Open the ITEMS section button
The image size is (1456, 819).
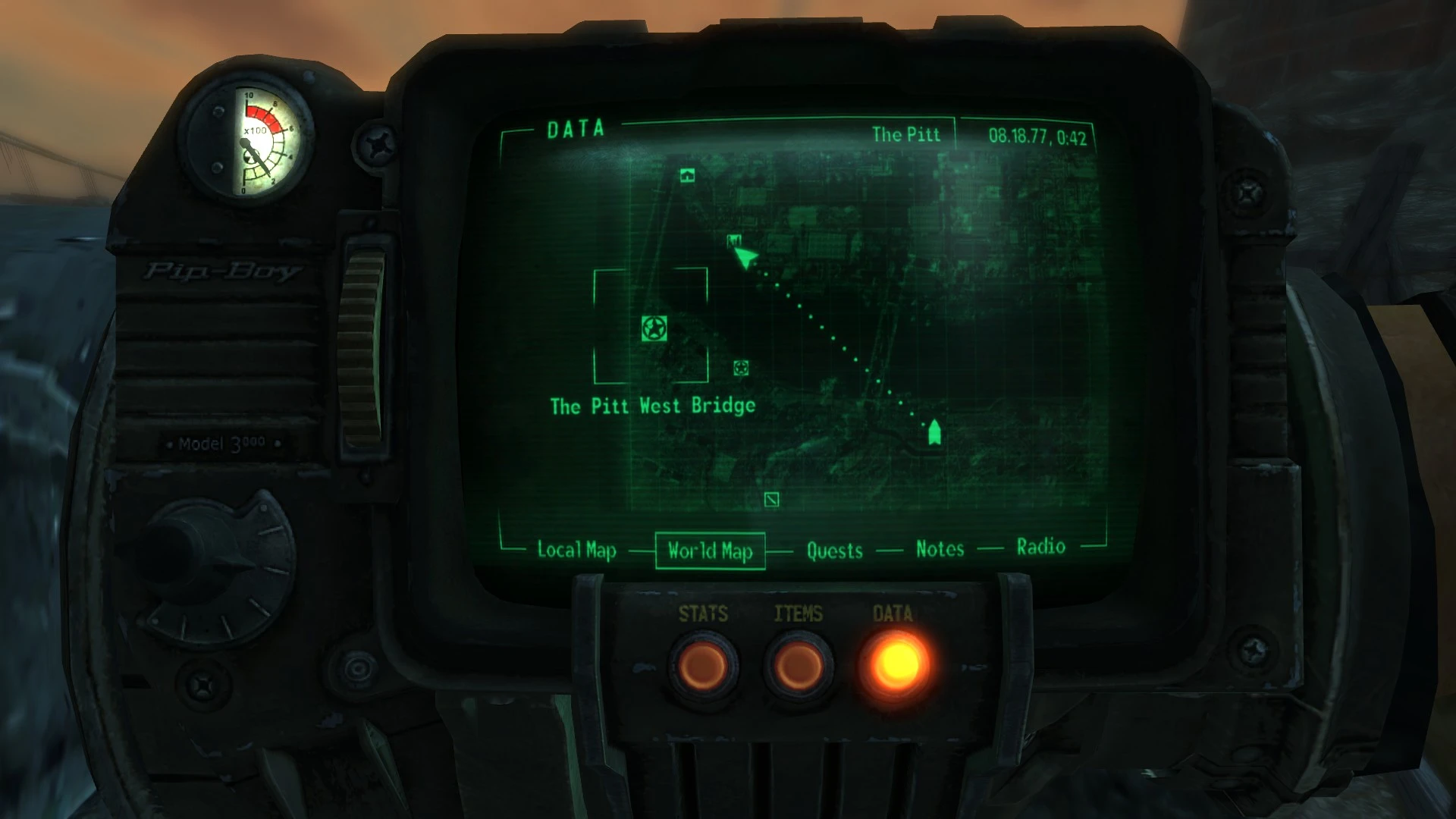tap(798, 667)
